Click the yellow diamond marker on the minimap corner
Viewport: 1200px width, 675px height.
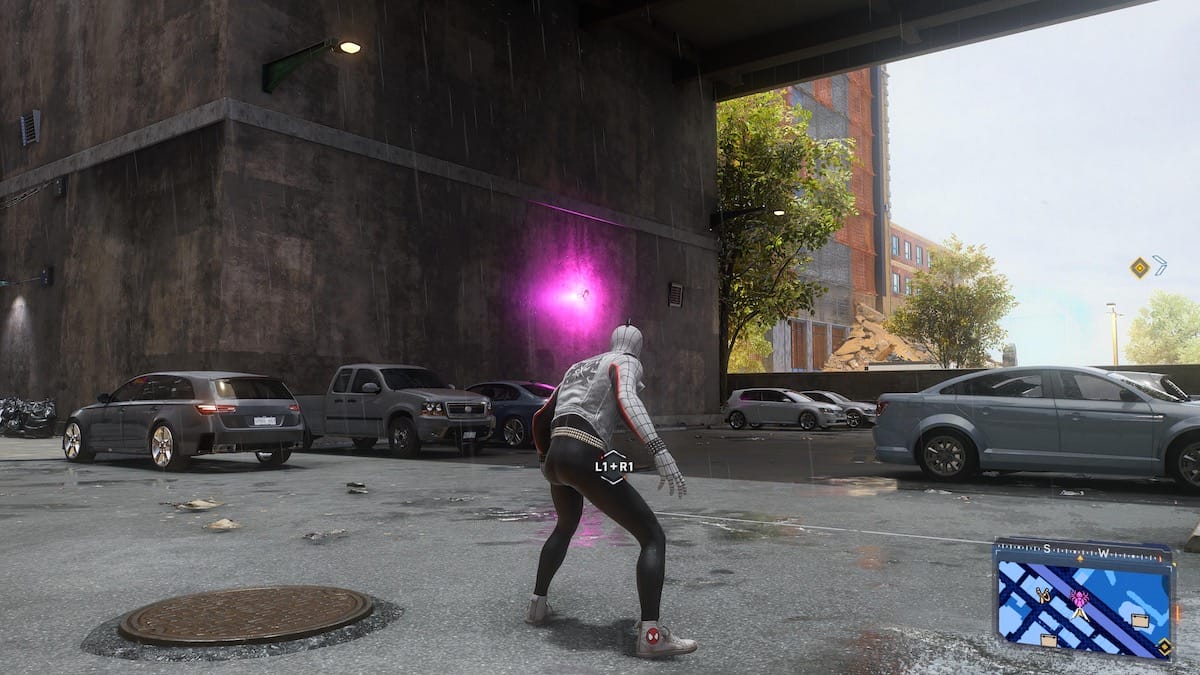point(1164,647)
